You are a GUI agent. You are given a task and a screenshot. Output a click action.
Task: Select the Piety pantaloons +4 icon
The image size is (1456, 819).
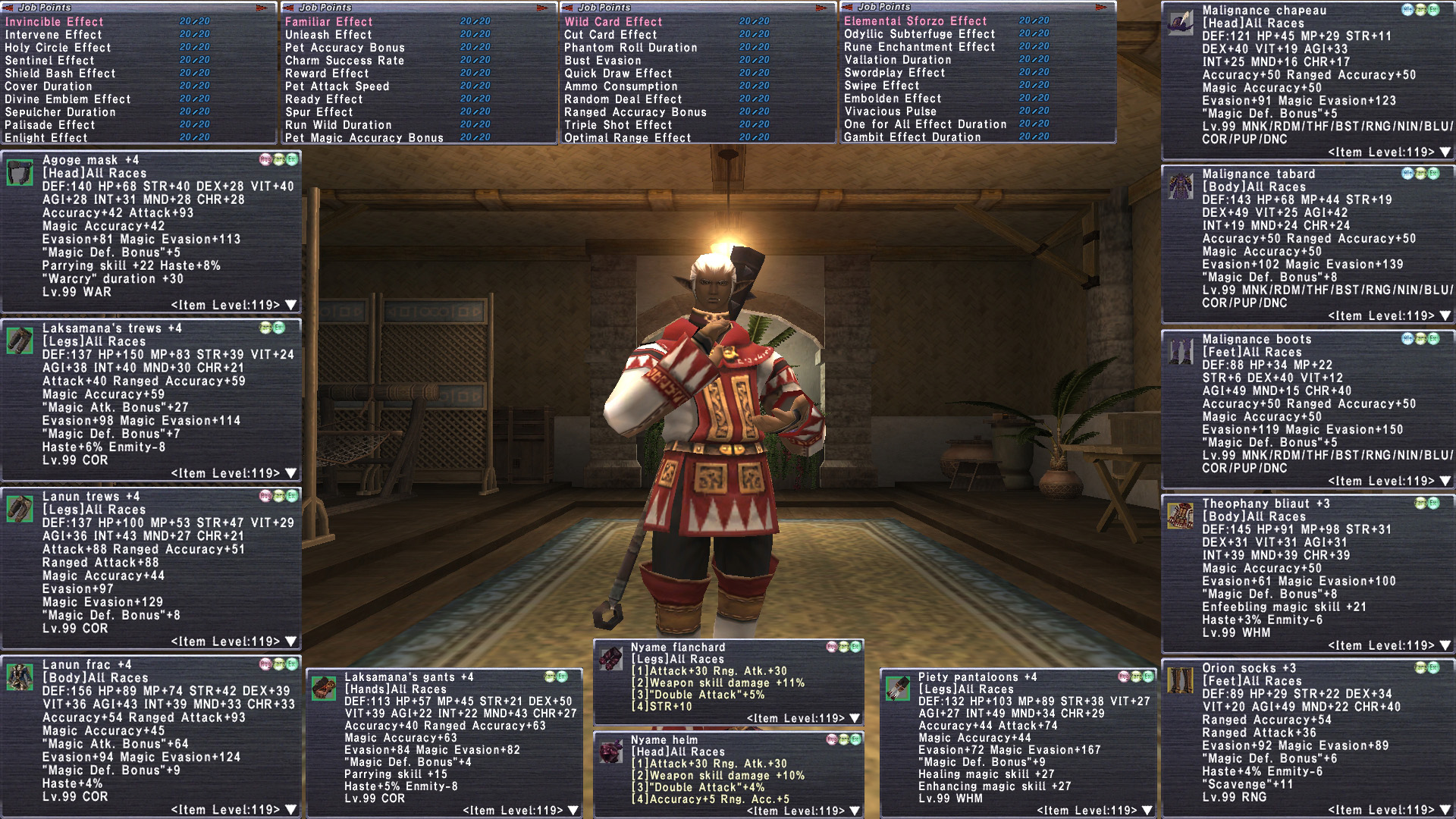897,688
